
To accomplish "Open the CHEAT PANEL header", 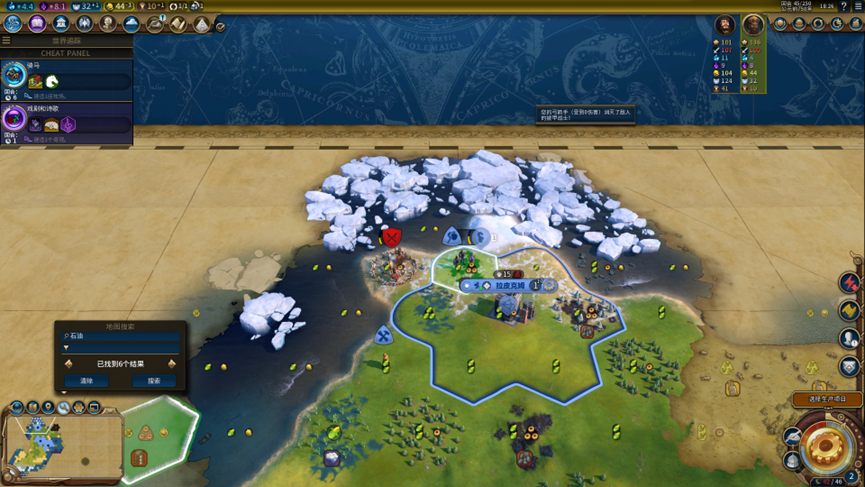I will click(x=66, y=53).
